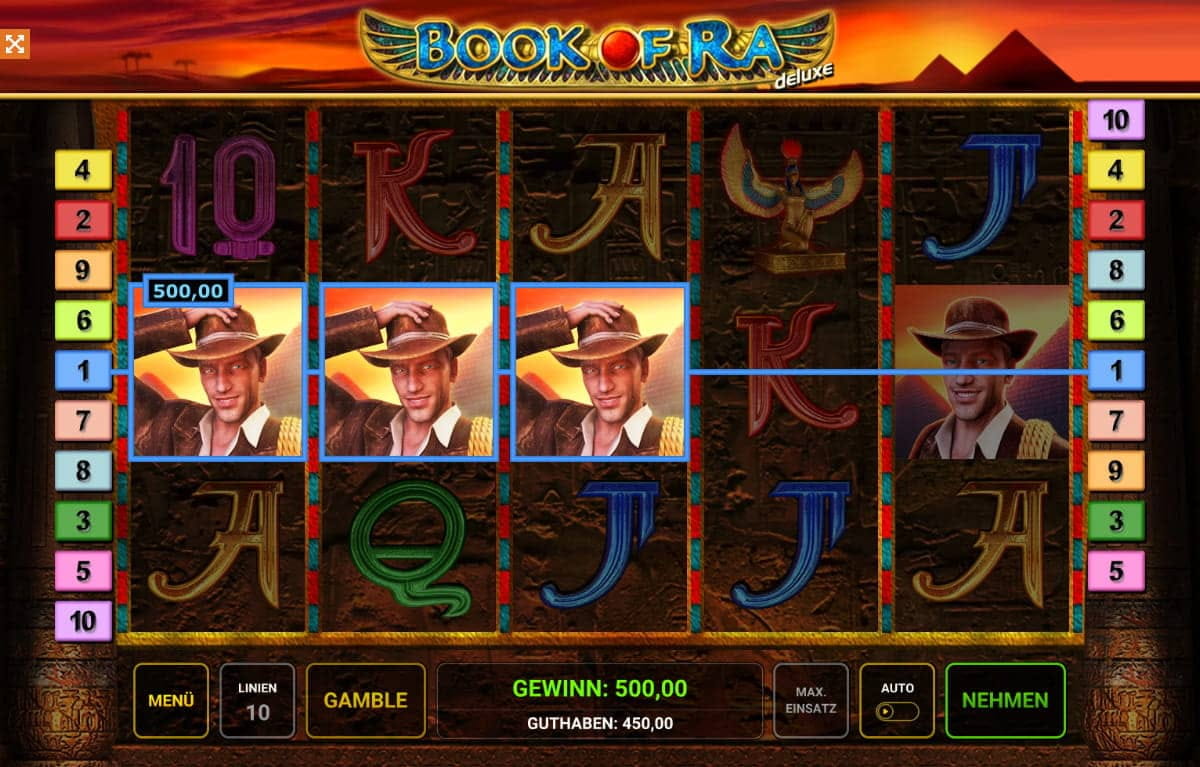This screenshot has width=1200, height=767.
Task: Toggle fullscreen with the arrows icon
Action: click(15, 44)
